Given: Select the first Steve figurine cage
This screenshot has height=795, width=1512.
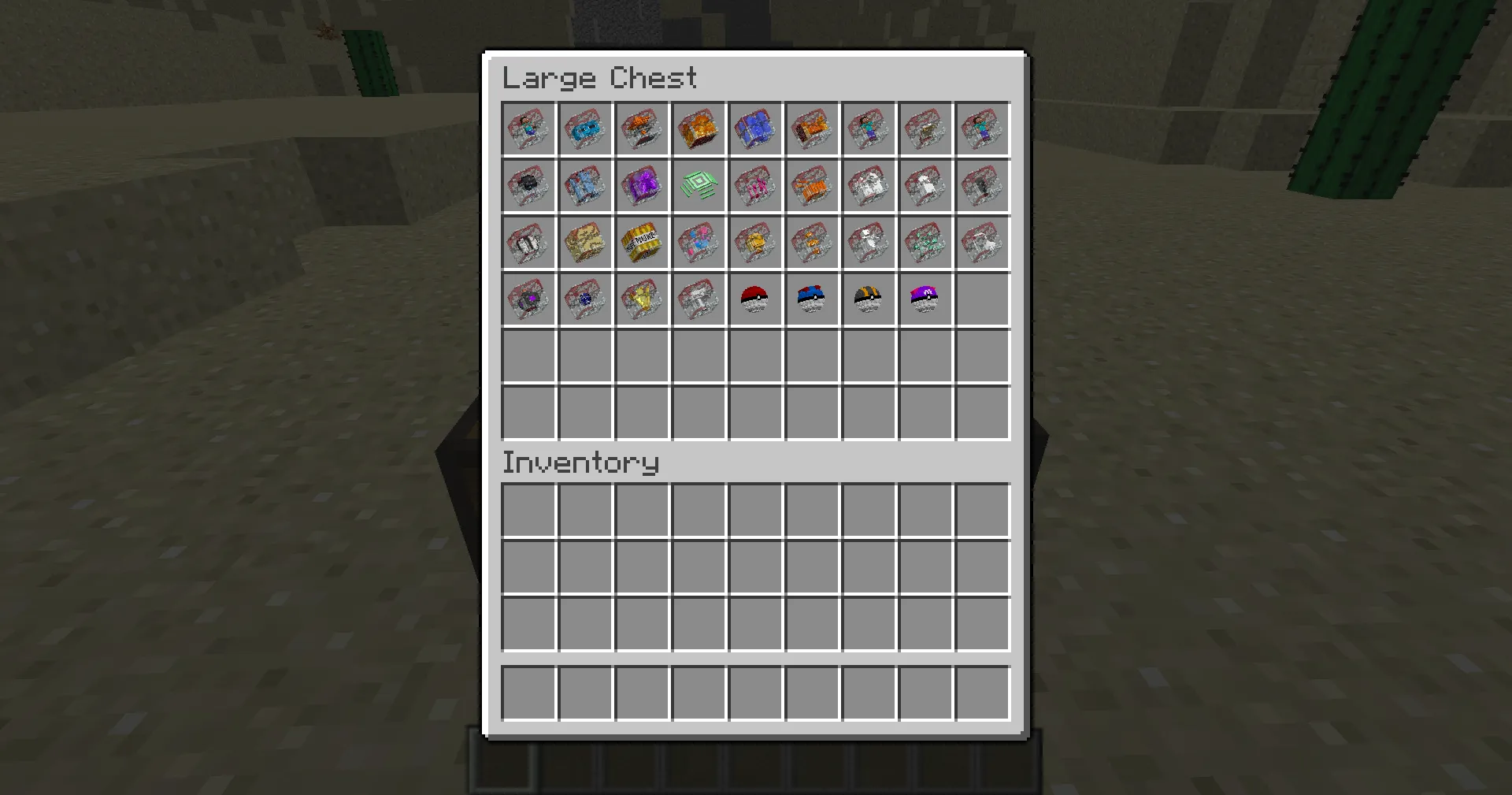Looking at the screenshot, I should click(x=528, y=129).
